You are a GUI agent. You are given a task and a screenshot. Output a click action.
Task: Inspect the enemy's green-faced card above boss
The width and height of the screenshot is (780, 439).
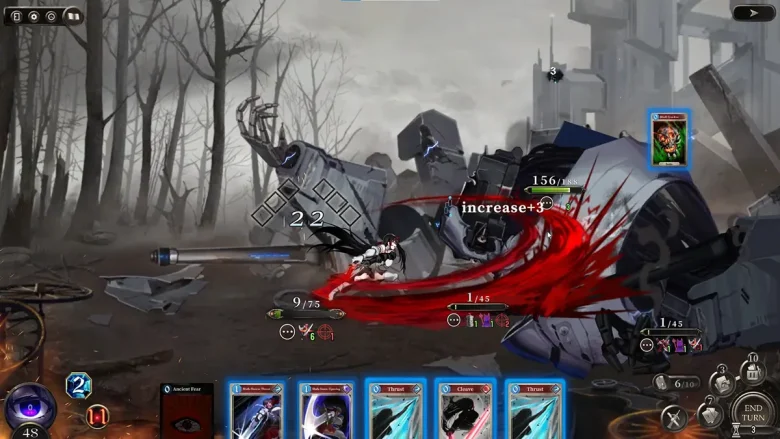[669, 140]
